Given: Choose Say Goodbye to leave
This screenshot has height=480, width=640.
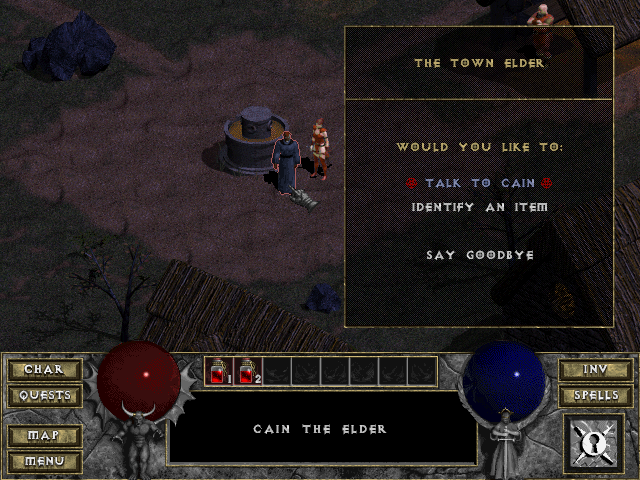Looking at the screenshot, I should (x=479, y=255).
